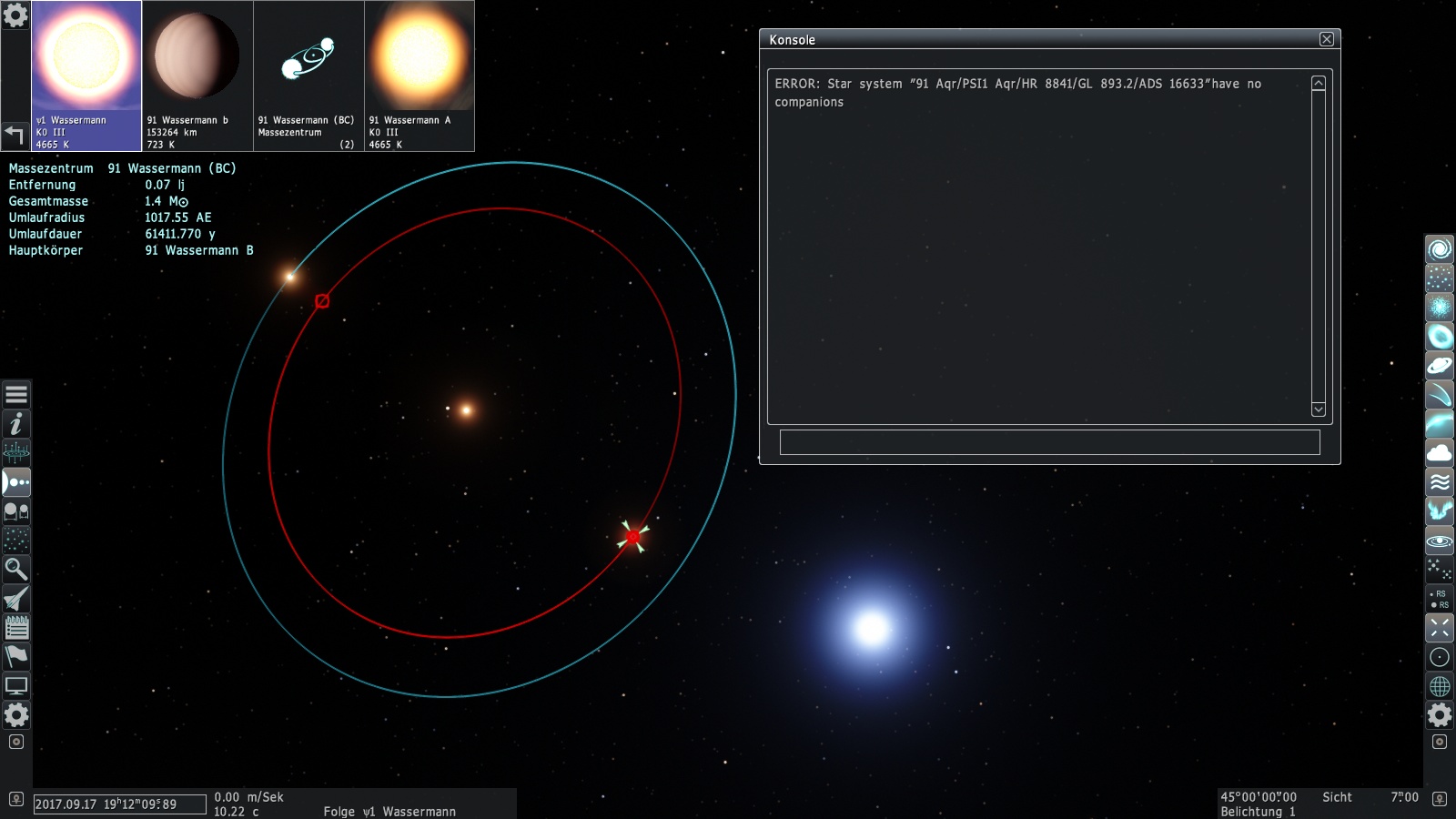Select the ψ1 Wassermann star thumbnail

[x=86, y=76]
